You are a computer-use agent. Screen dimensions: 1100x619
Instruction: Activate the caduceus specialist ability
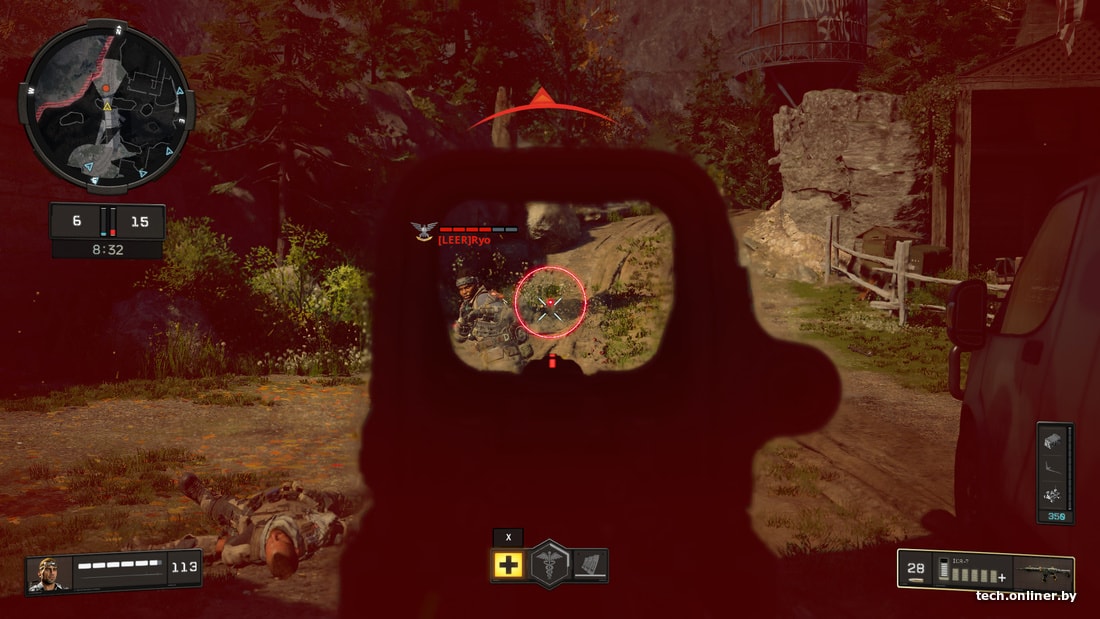(549, 564)
